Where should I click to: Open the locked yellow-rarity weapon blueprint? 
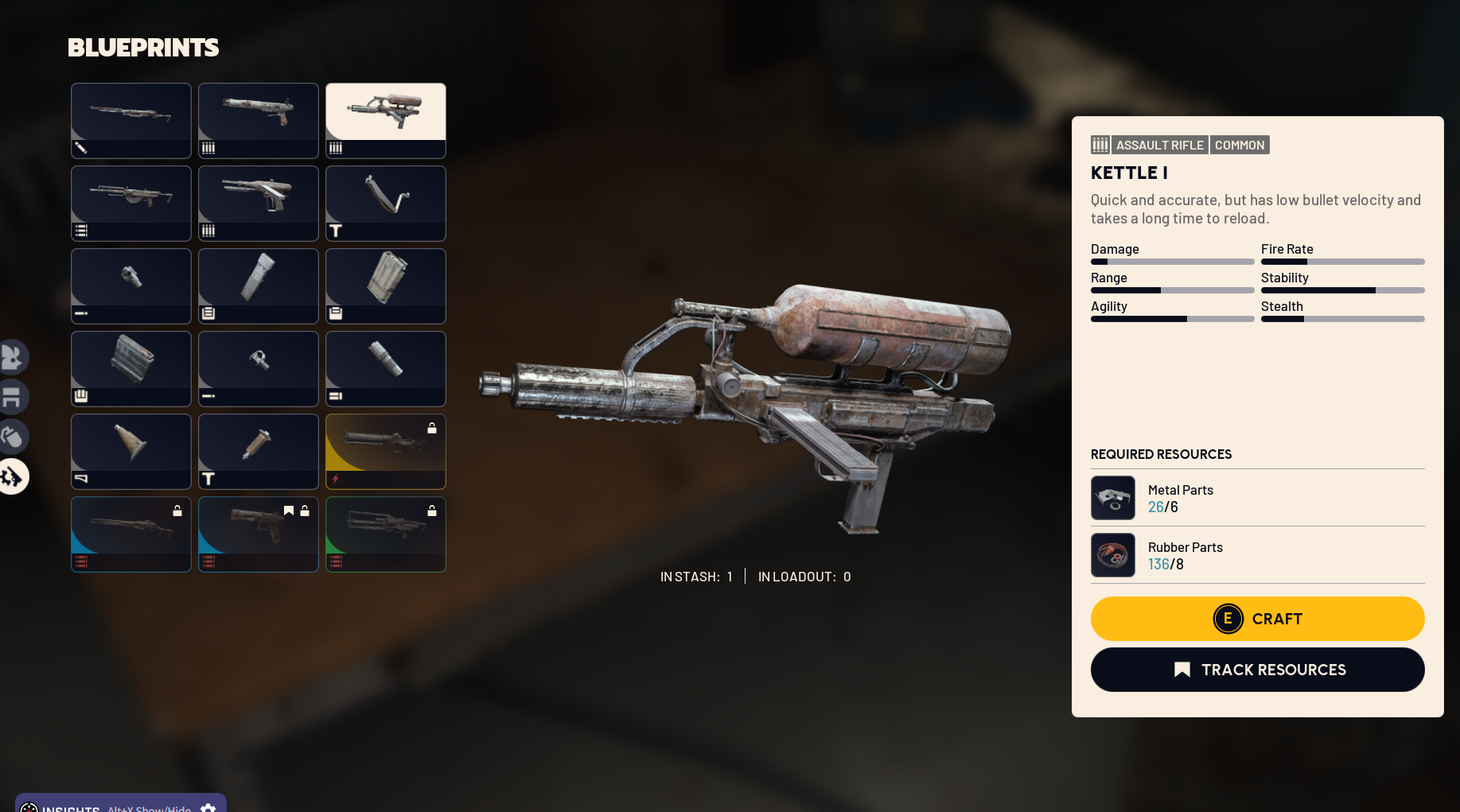click(x=386, y=451)
